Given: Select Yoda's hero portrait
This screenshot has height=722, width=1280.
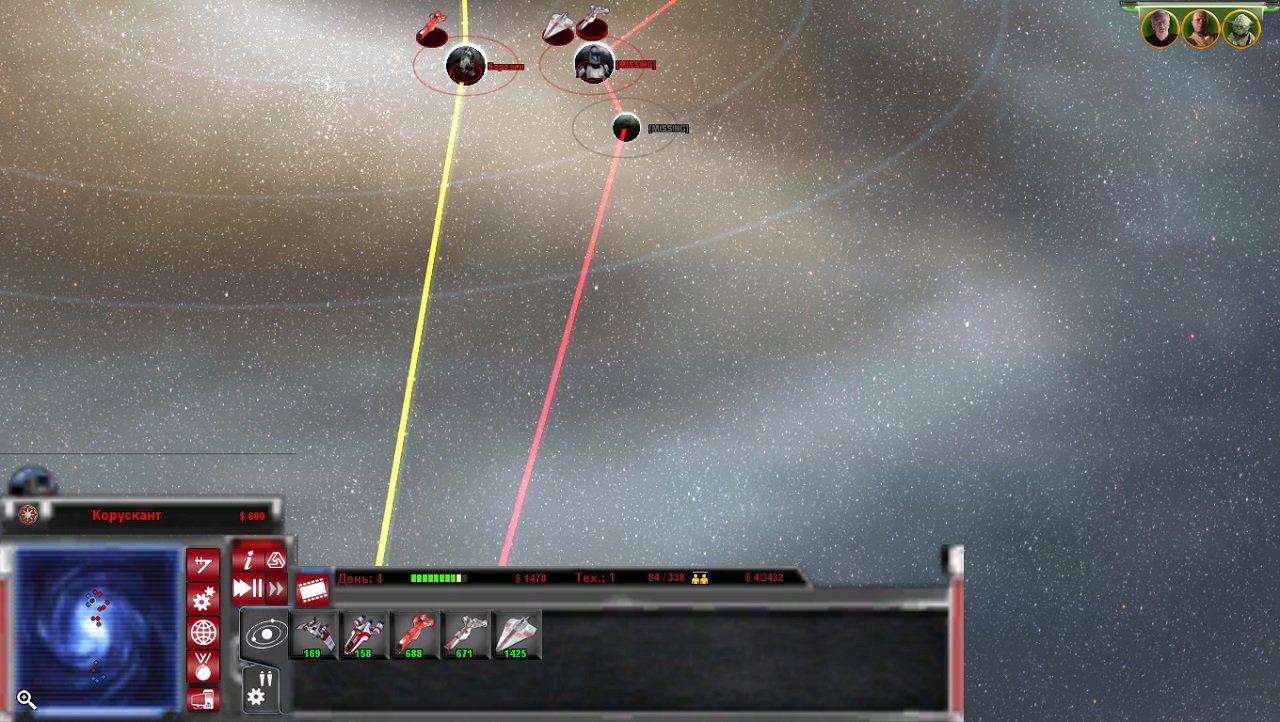Looking at the screenshot, I should tap(1241, 29).
